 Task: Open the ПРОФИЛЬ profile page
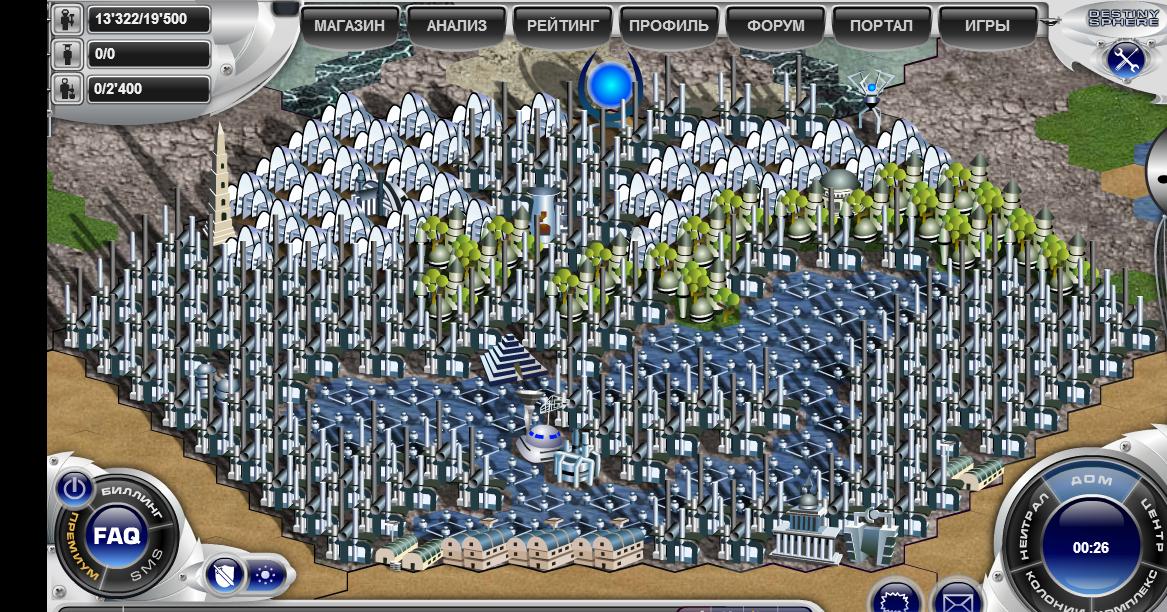pyautogui.click(x=668, y=26)
